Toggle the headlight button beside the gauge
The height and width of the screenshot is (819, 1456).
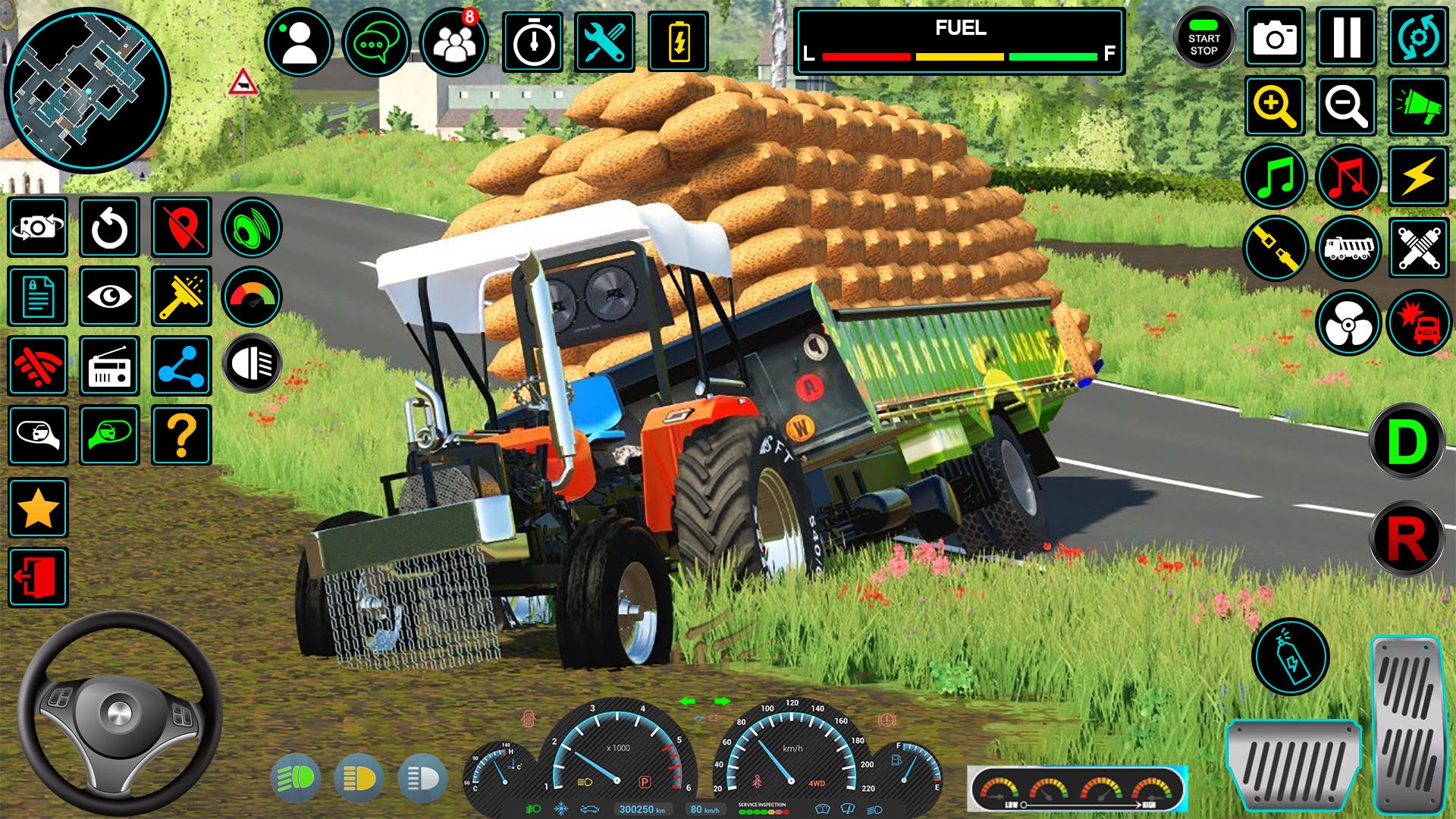coord(252,364)
